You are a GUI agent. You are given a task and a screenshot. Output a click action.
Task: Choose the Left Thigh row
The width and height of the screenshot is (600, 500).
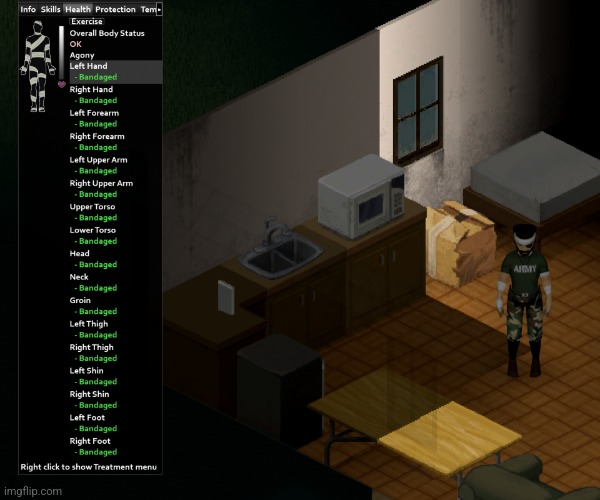pos(90,324)
